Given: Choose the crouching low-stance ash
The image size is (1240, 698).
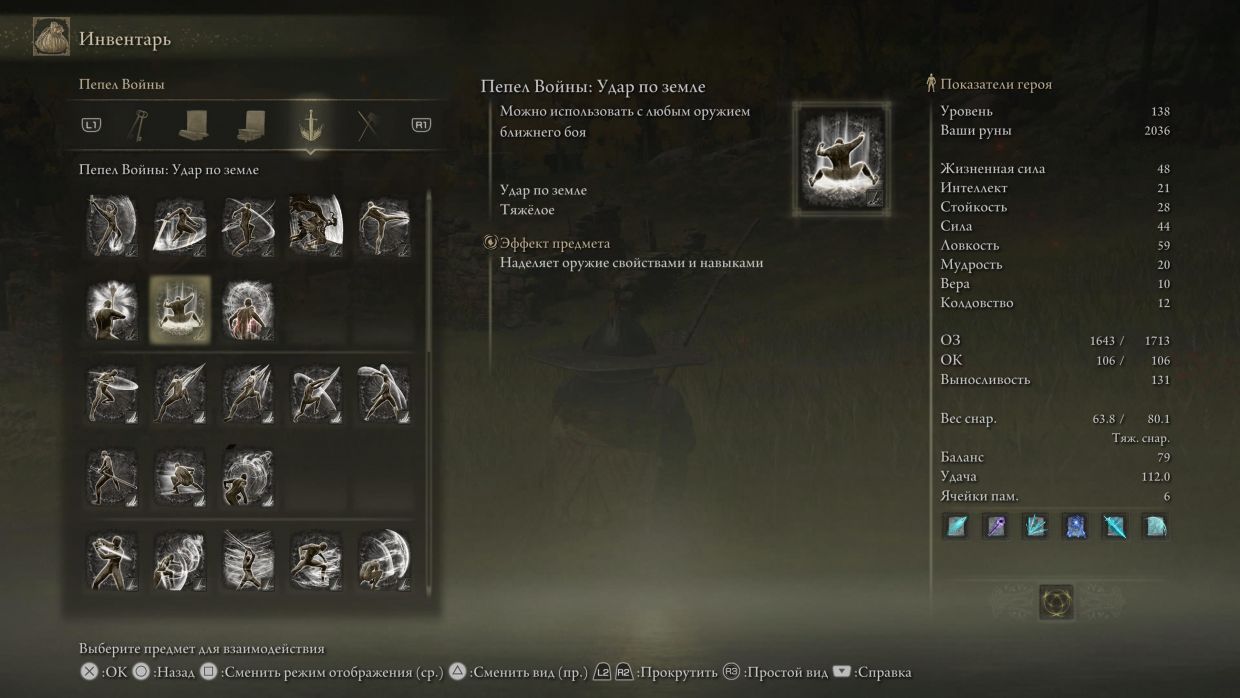Looking at the screenshot, I should coord(180,477).
